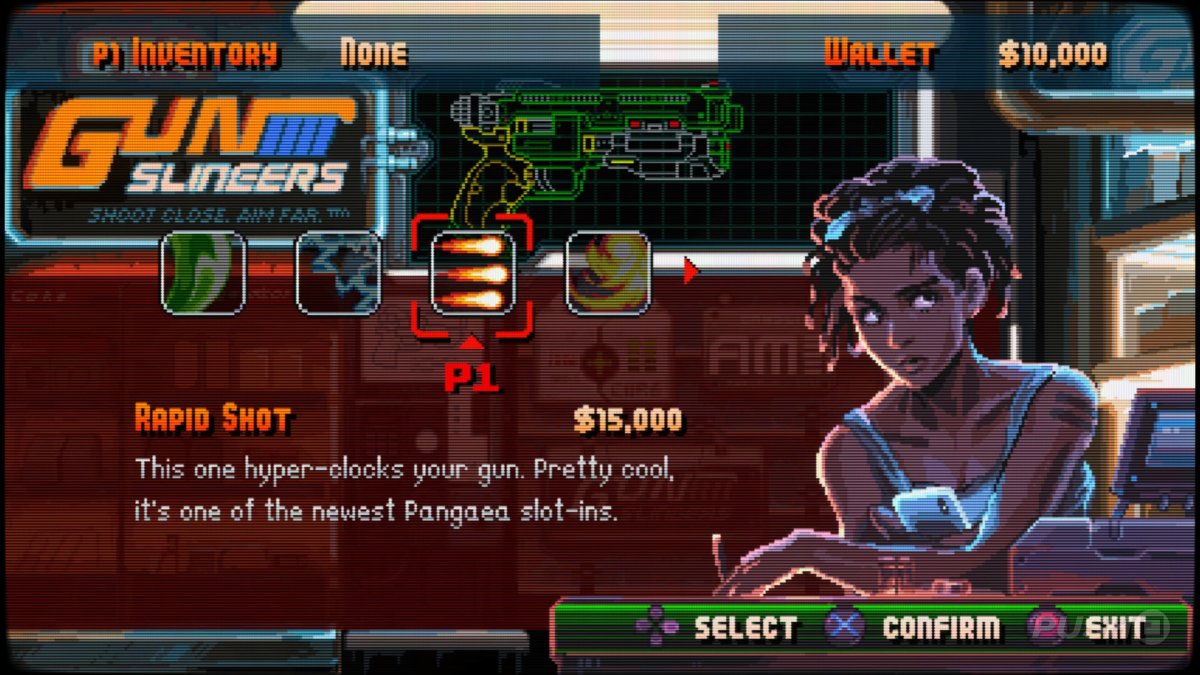Select the Rapid Shot triple-fireball upgrade
1200x675 pixels.
click(472, 273)
